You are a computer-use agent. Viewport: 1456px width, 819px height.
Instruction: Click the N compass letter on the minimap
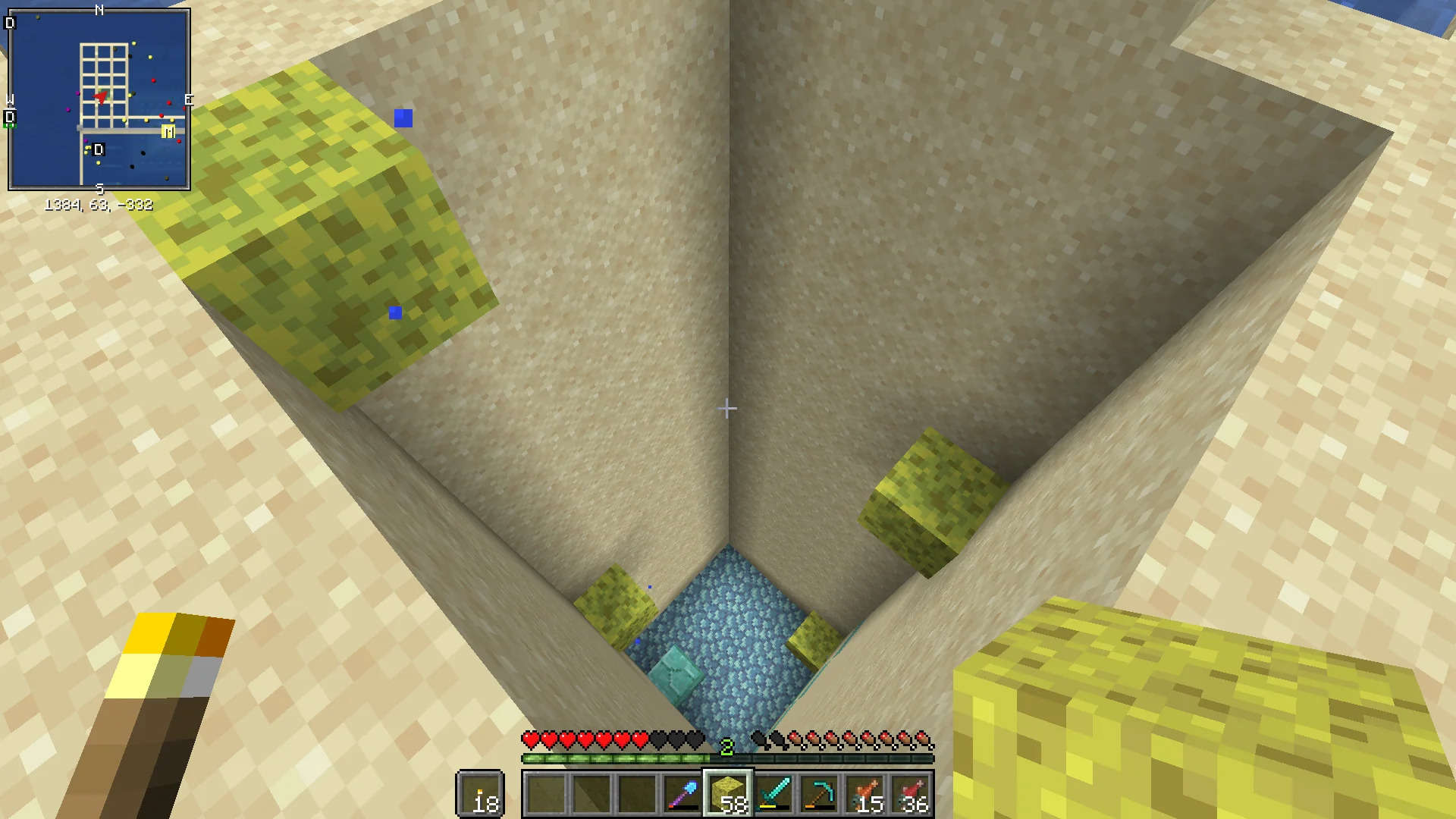(99, 10)
